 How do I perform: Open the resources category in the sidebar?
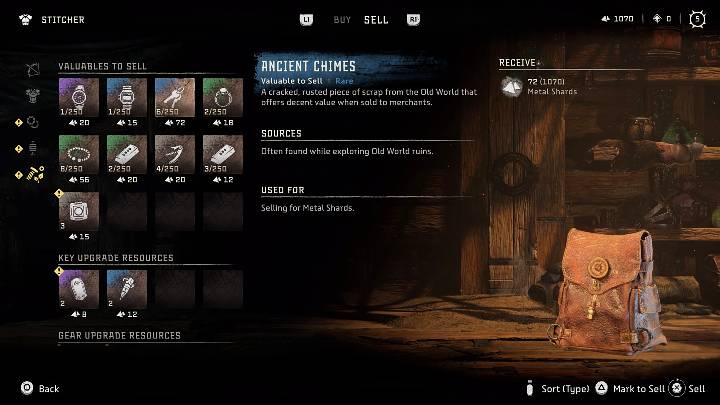click(35, 174)
